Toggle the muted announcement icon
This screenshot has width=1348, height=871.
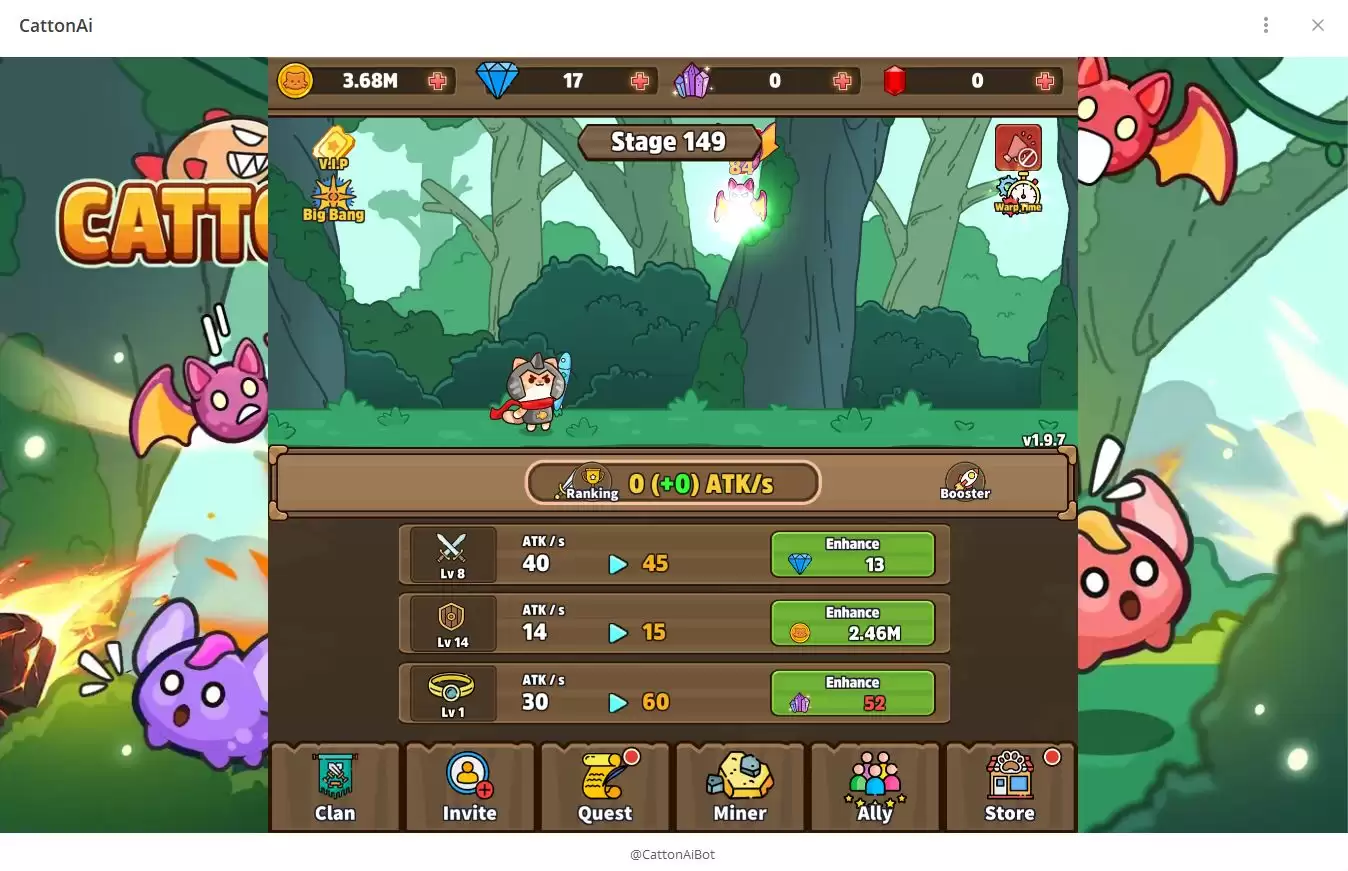[1018, 147]
